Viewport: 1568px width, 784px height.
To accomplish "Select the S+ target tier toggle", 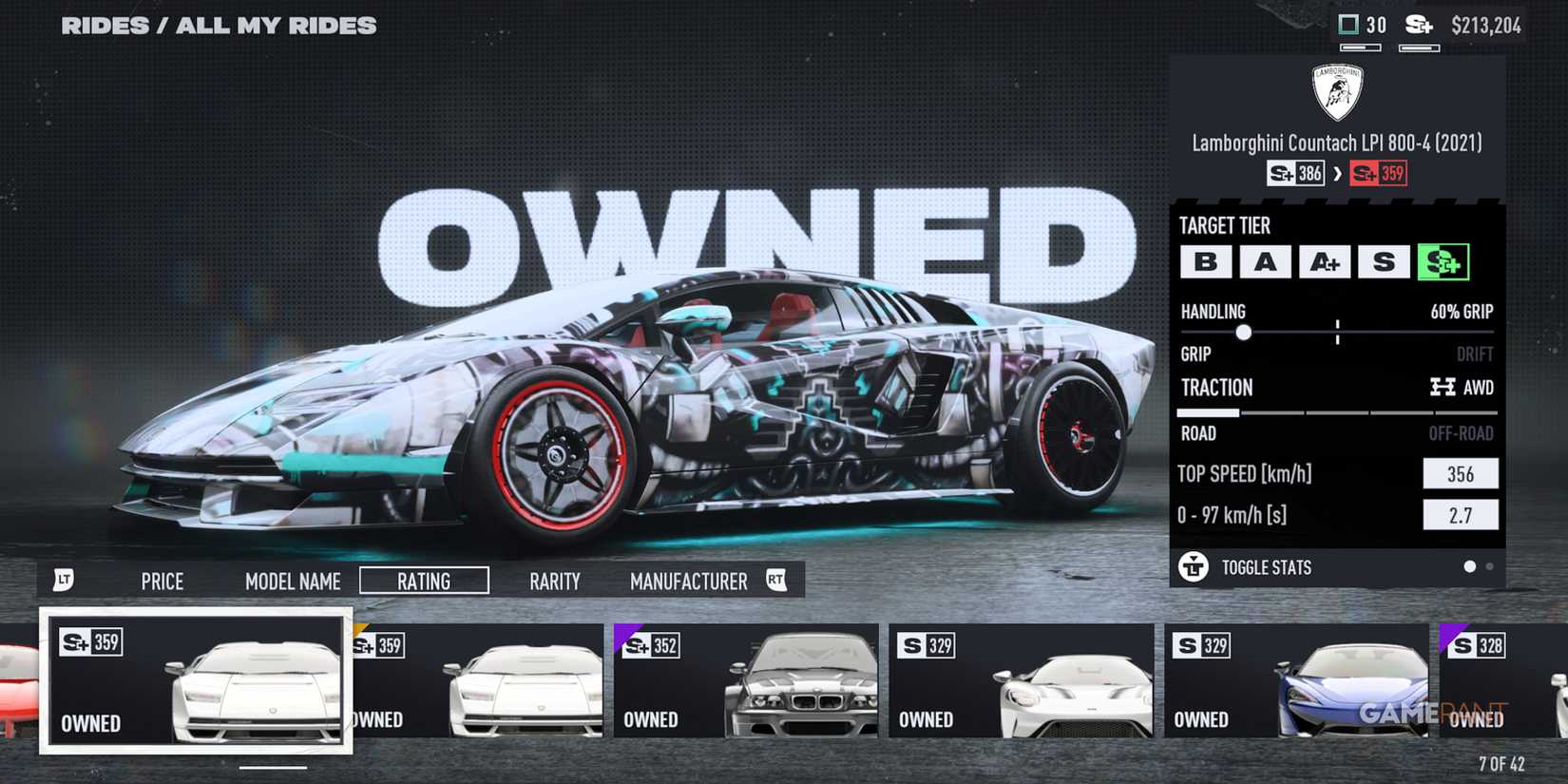I will tap(1444, 262).
